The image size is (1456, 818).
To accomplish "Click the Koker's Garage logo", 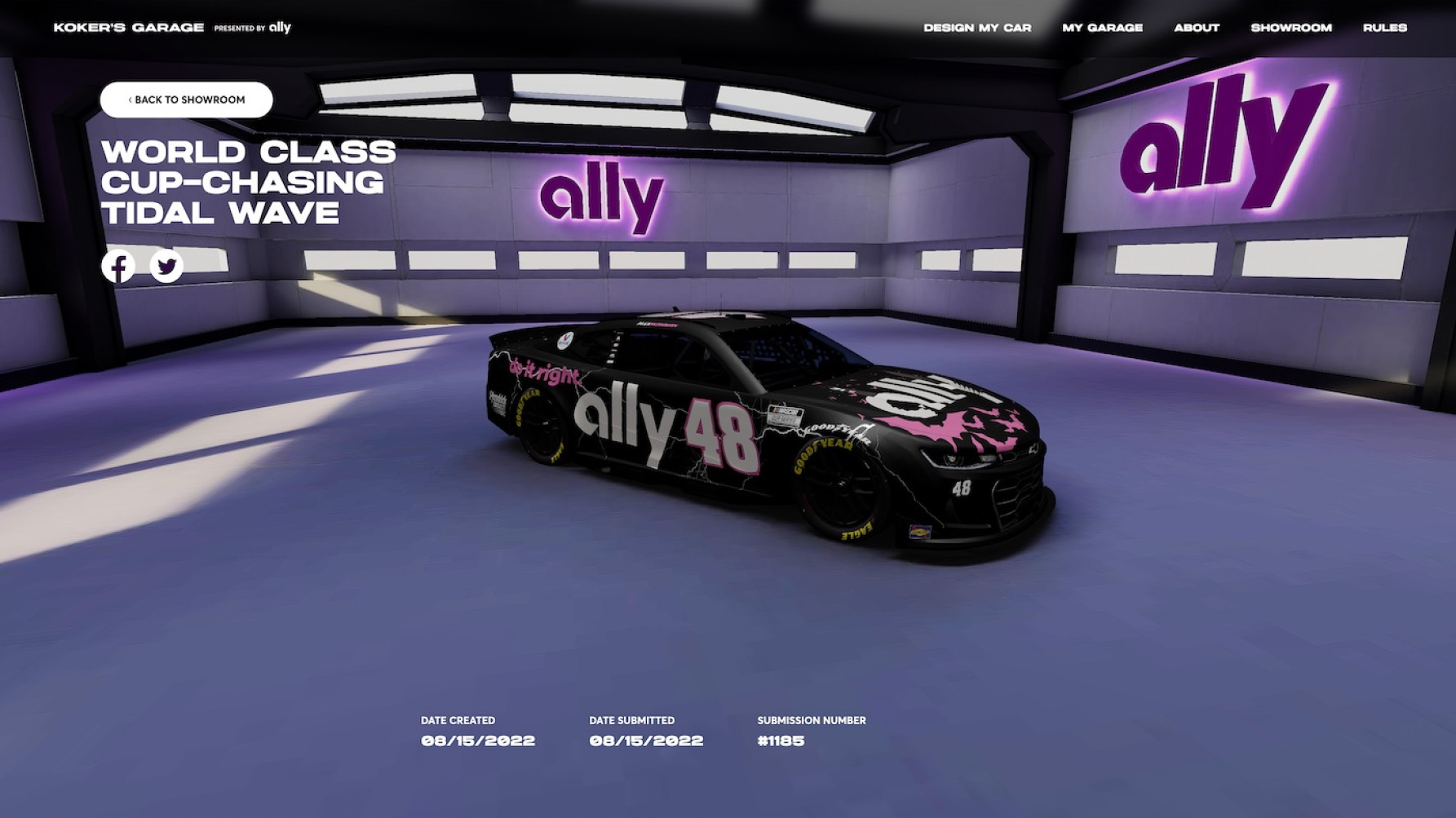I will pyautogui.click(x=129, y=28).
